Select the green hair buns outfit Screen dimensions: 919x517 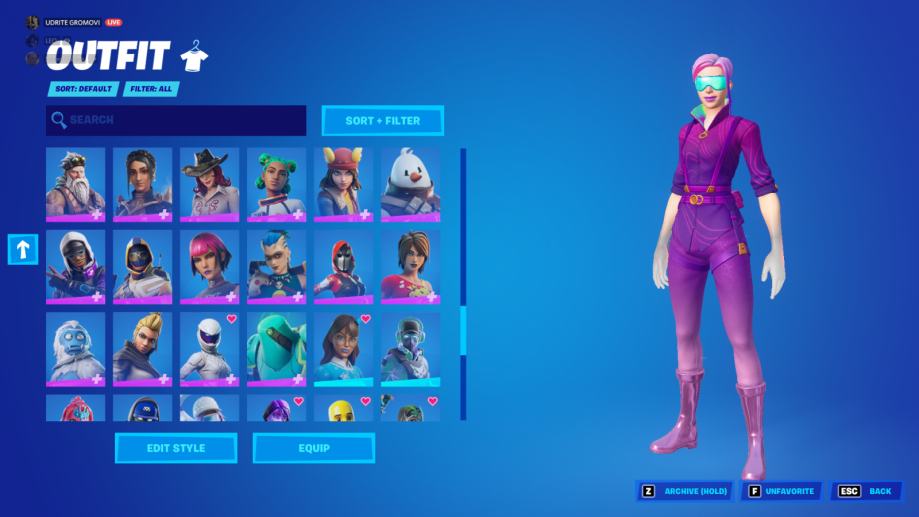point(276,184)
